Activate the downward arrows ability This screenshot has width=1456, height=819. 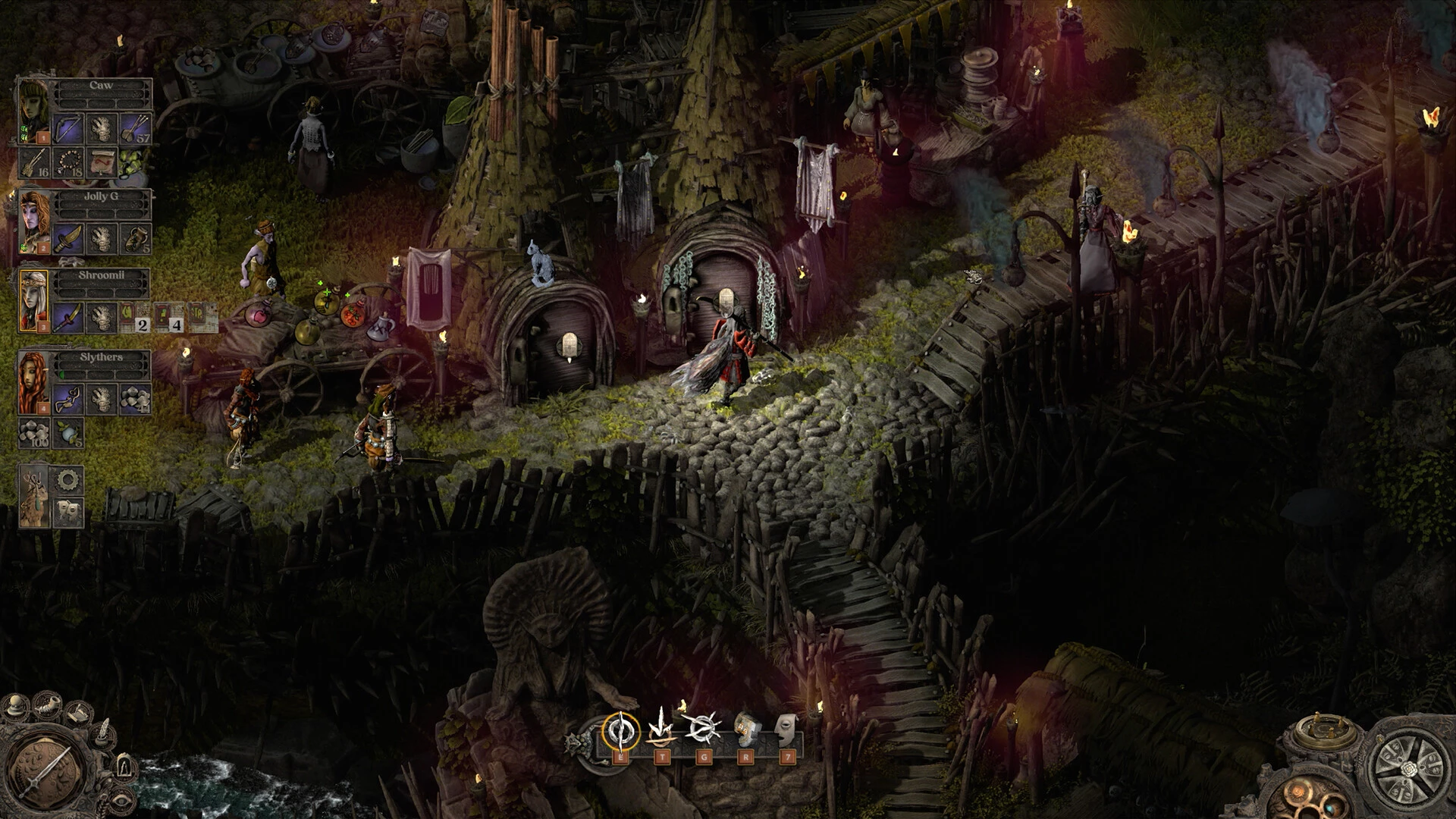click(661, 730)
